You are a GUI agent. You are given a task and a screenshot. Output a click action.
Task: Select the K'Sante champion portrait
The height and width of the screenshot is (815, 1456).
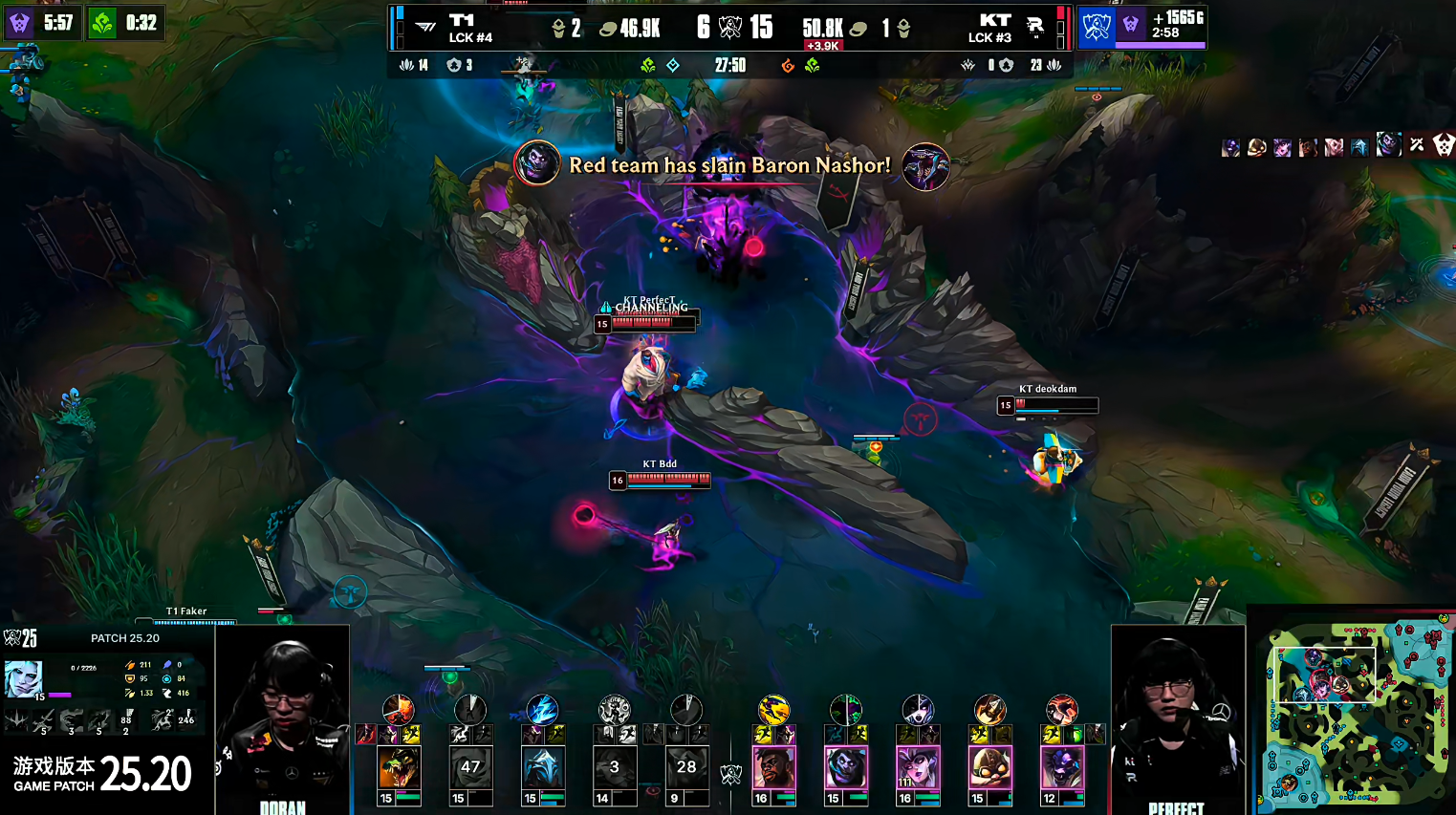773,767
